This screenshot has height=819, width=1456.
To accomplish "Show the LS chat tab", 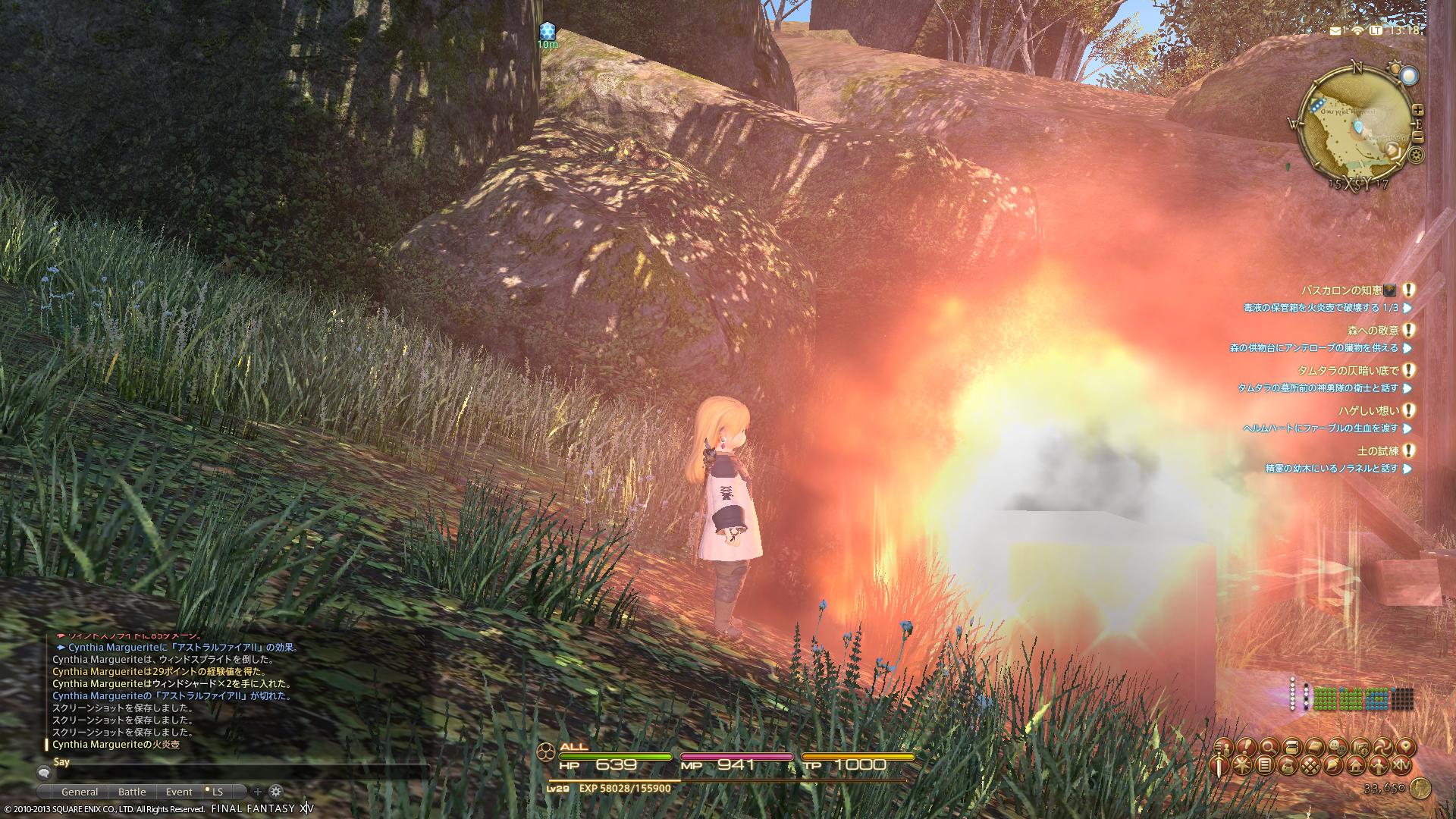I will 218,792.
